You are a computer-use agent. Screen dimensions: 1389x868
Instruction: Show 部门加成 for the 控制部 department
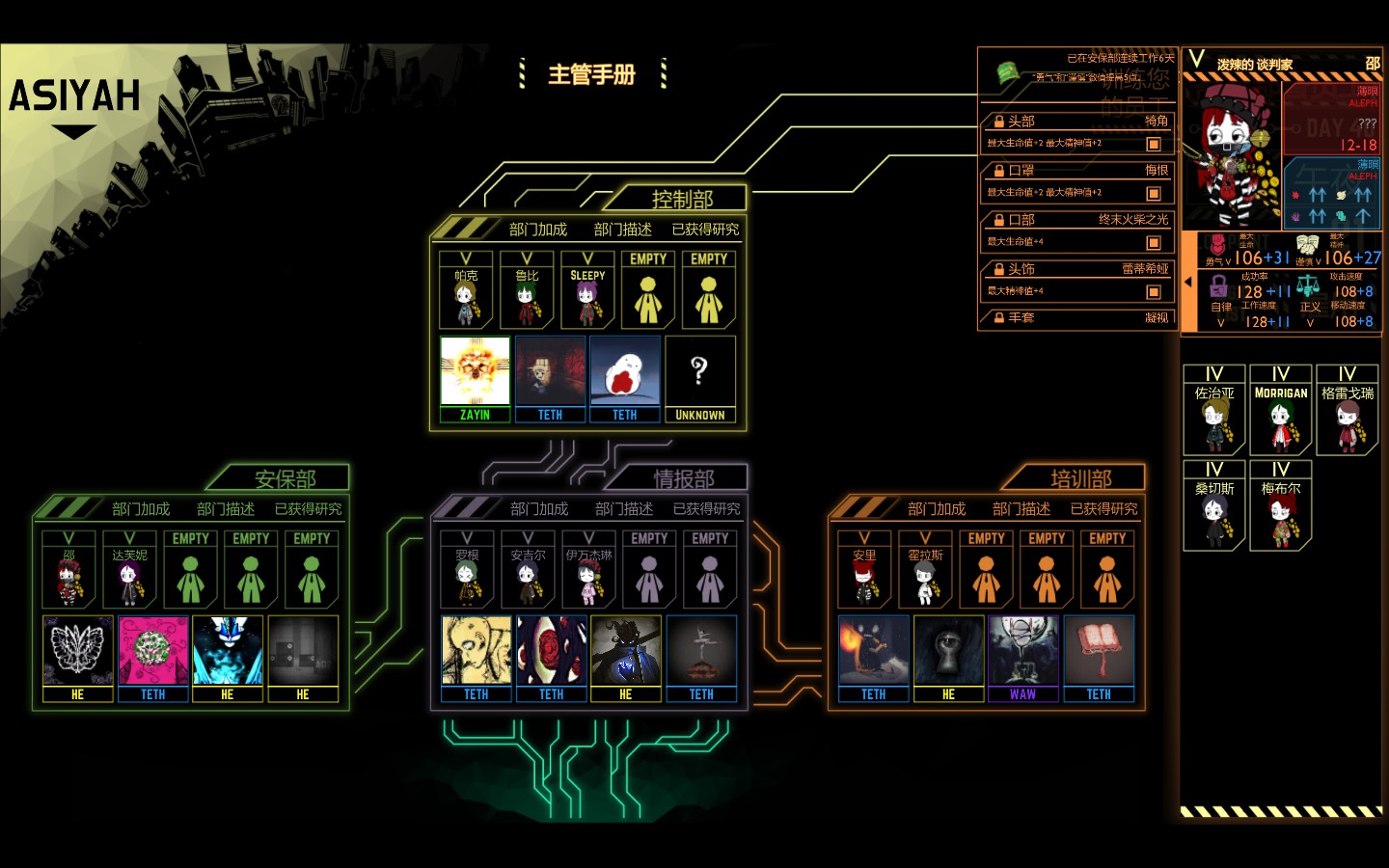point(538,230)
